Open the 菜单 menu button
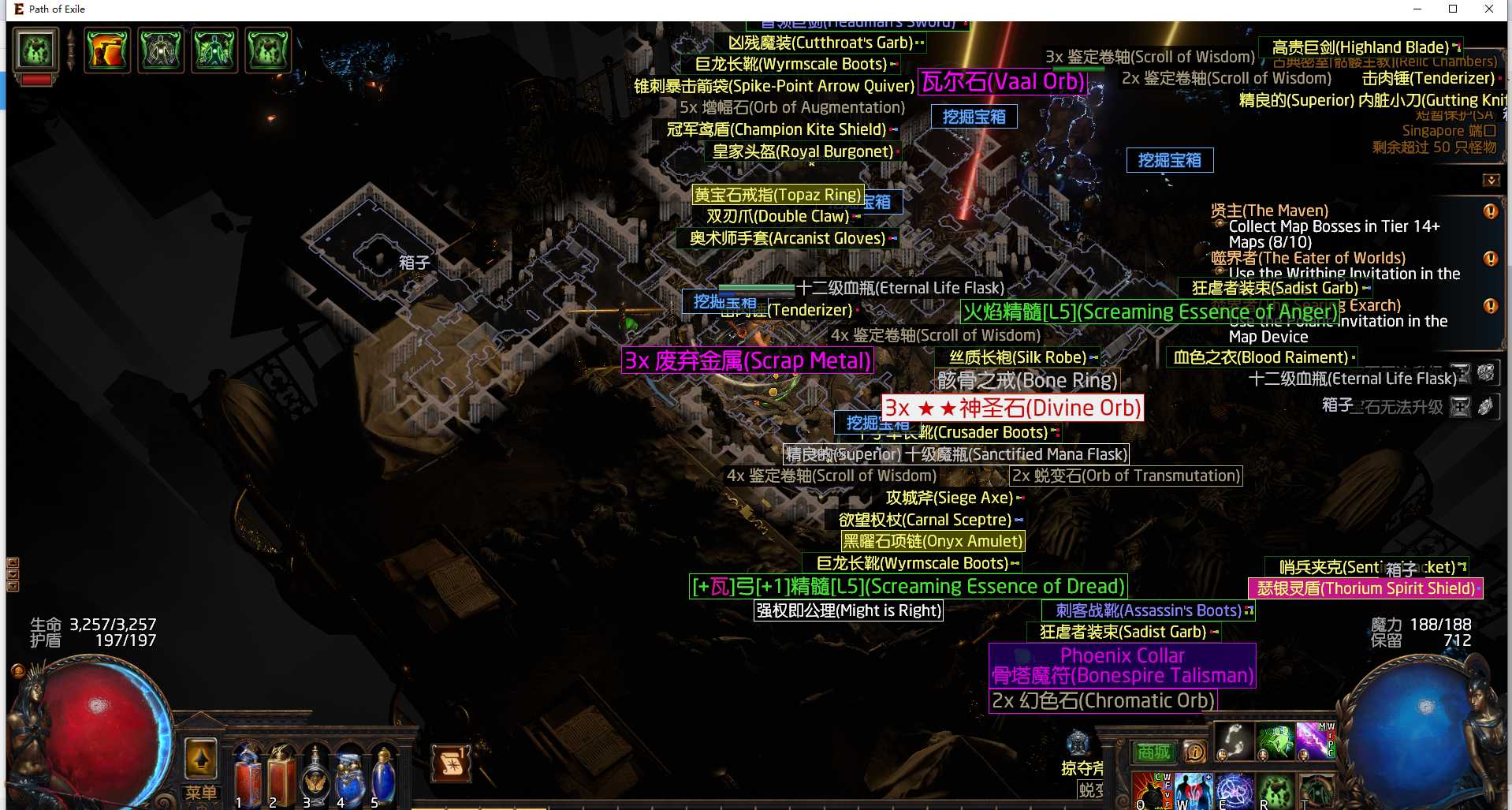The height and width of the screenshot is (810, 1512). (201, 792)
